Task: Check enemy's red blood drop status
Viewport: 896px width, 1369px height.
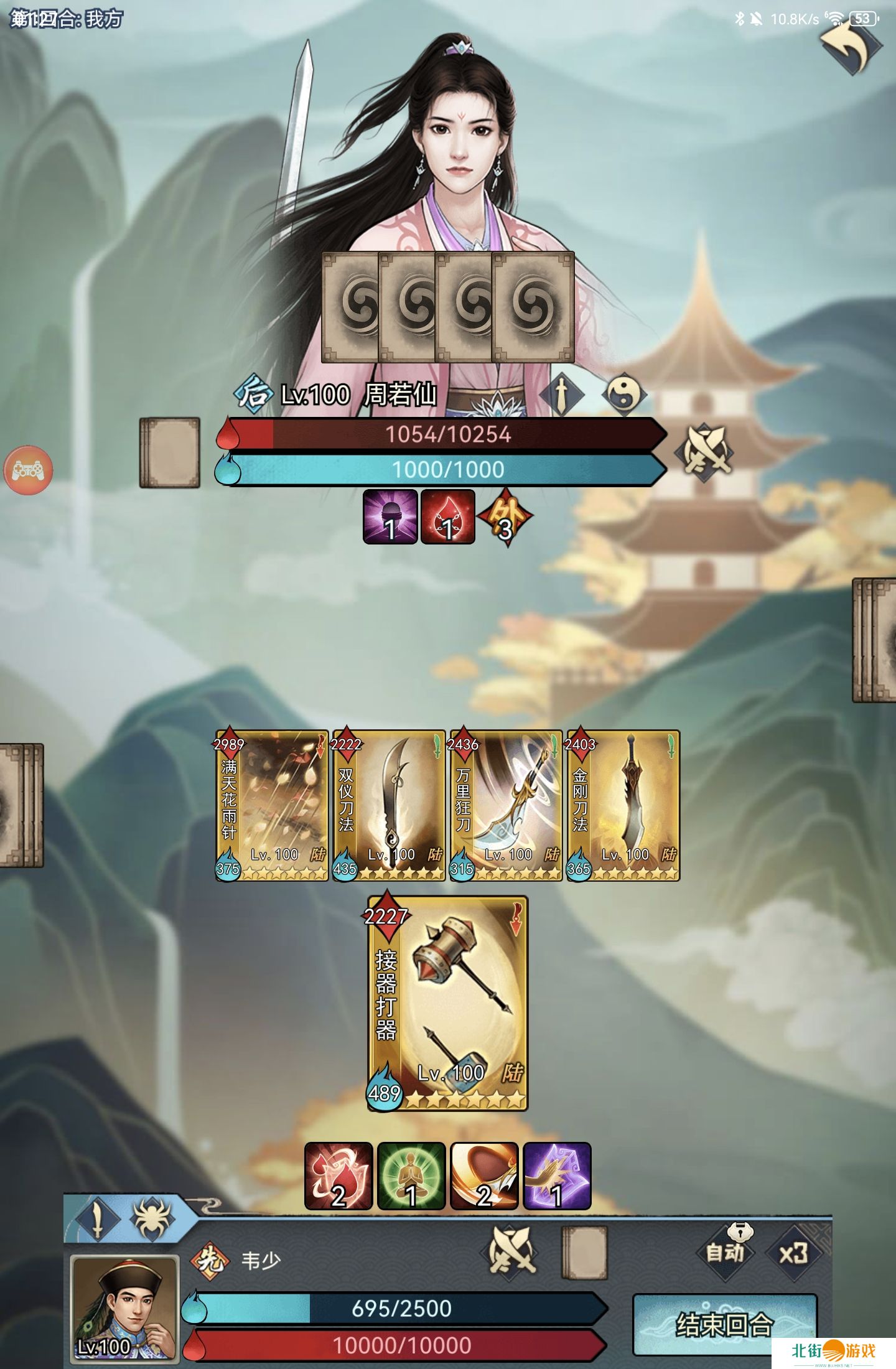Action: (x=447, y=516)
